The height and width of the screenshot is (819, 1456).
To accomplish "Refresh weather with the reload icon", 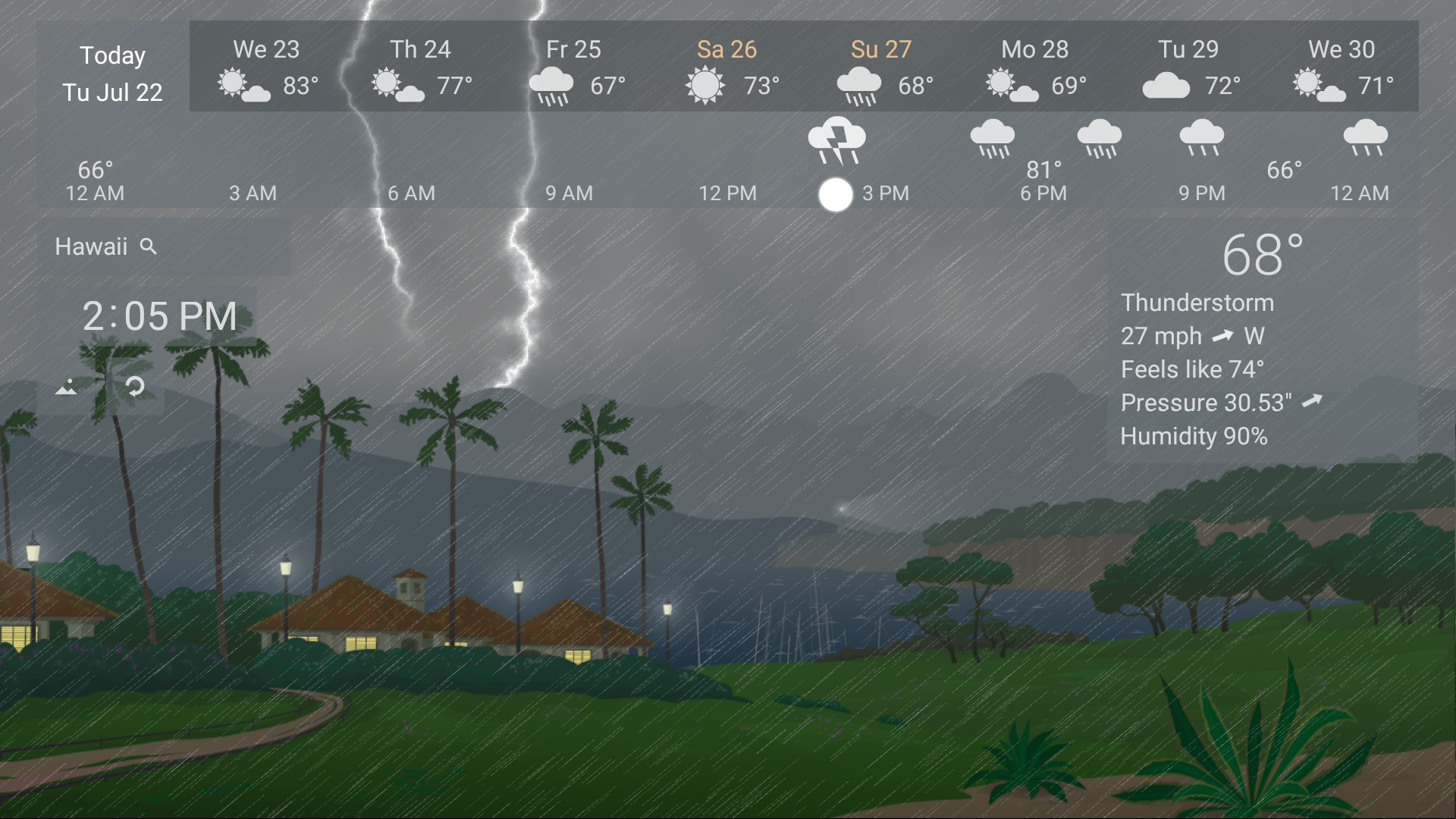I will 136,387.
